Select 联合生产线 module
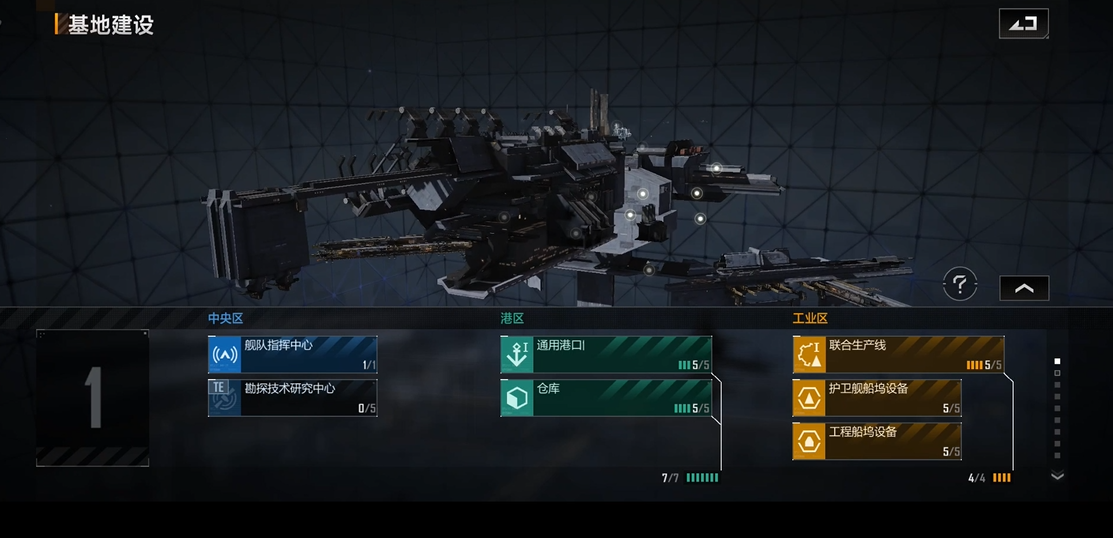The width and height of the screenshot is (1113, 538). (x=898, y=354)
